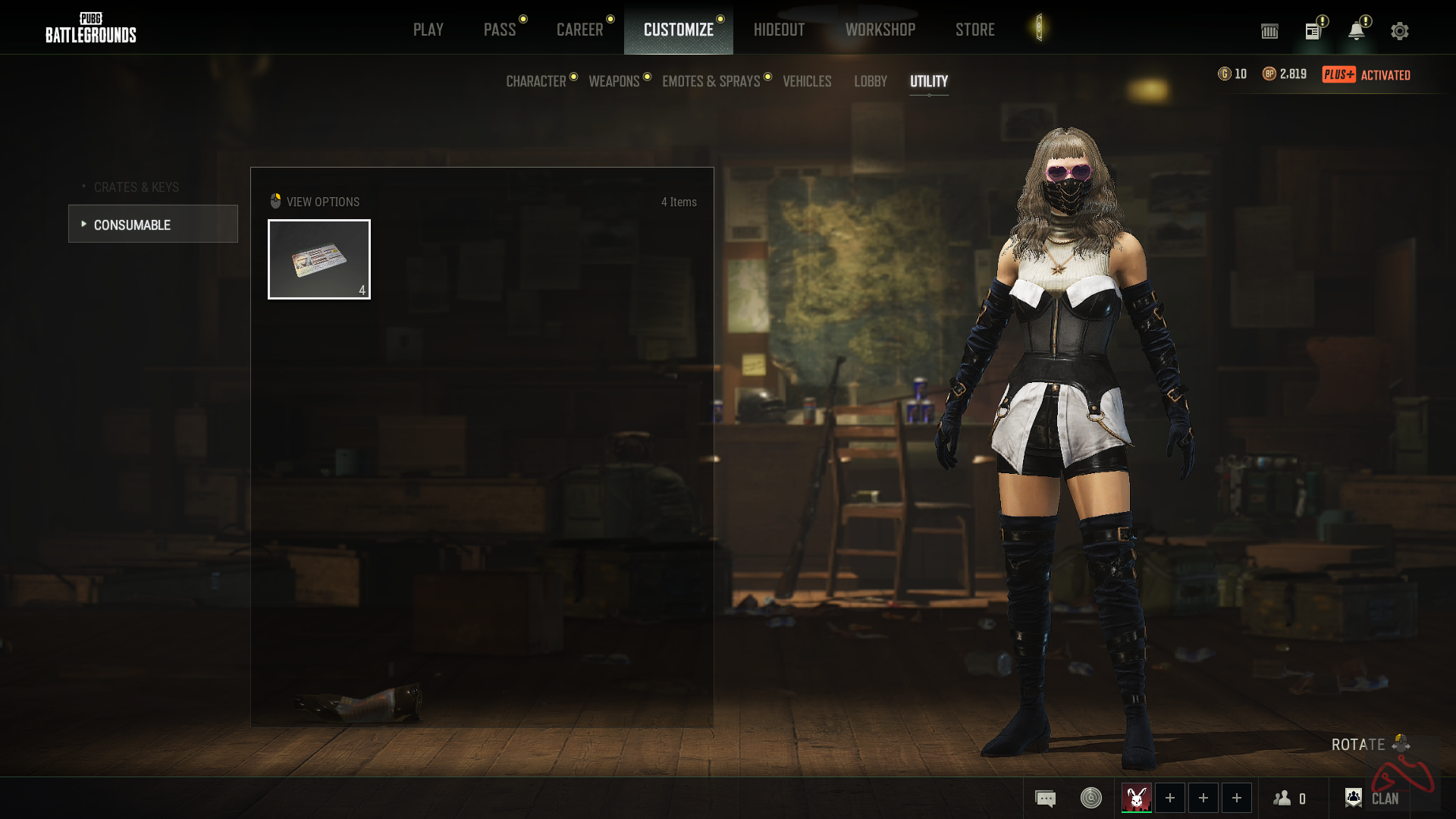
Task: Select the CRATES & KEYS category
Action: coord(136,187)
